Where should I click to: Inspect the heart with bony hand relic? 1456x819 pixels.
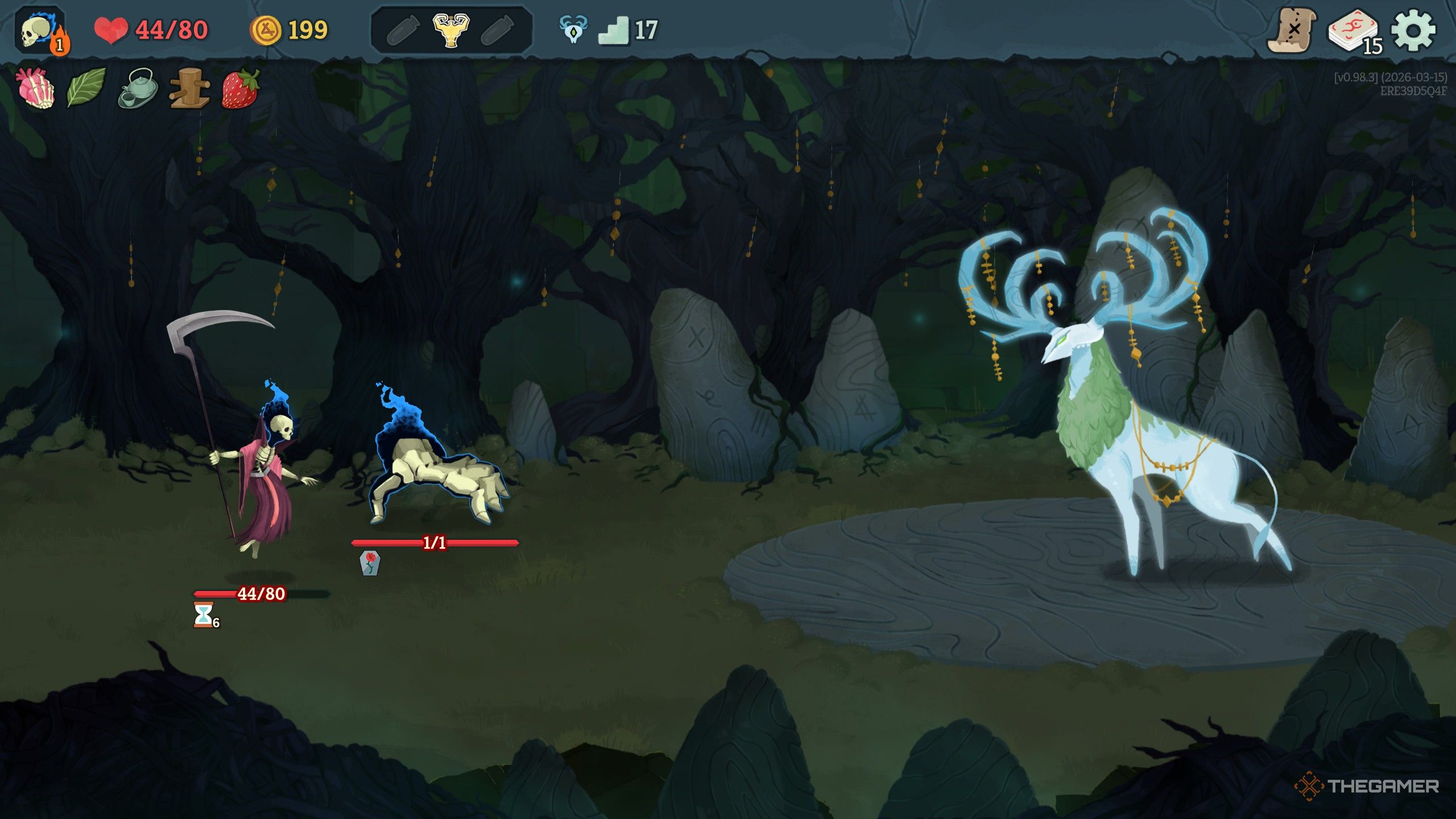click(36, 88)
